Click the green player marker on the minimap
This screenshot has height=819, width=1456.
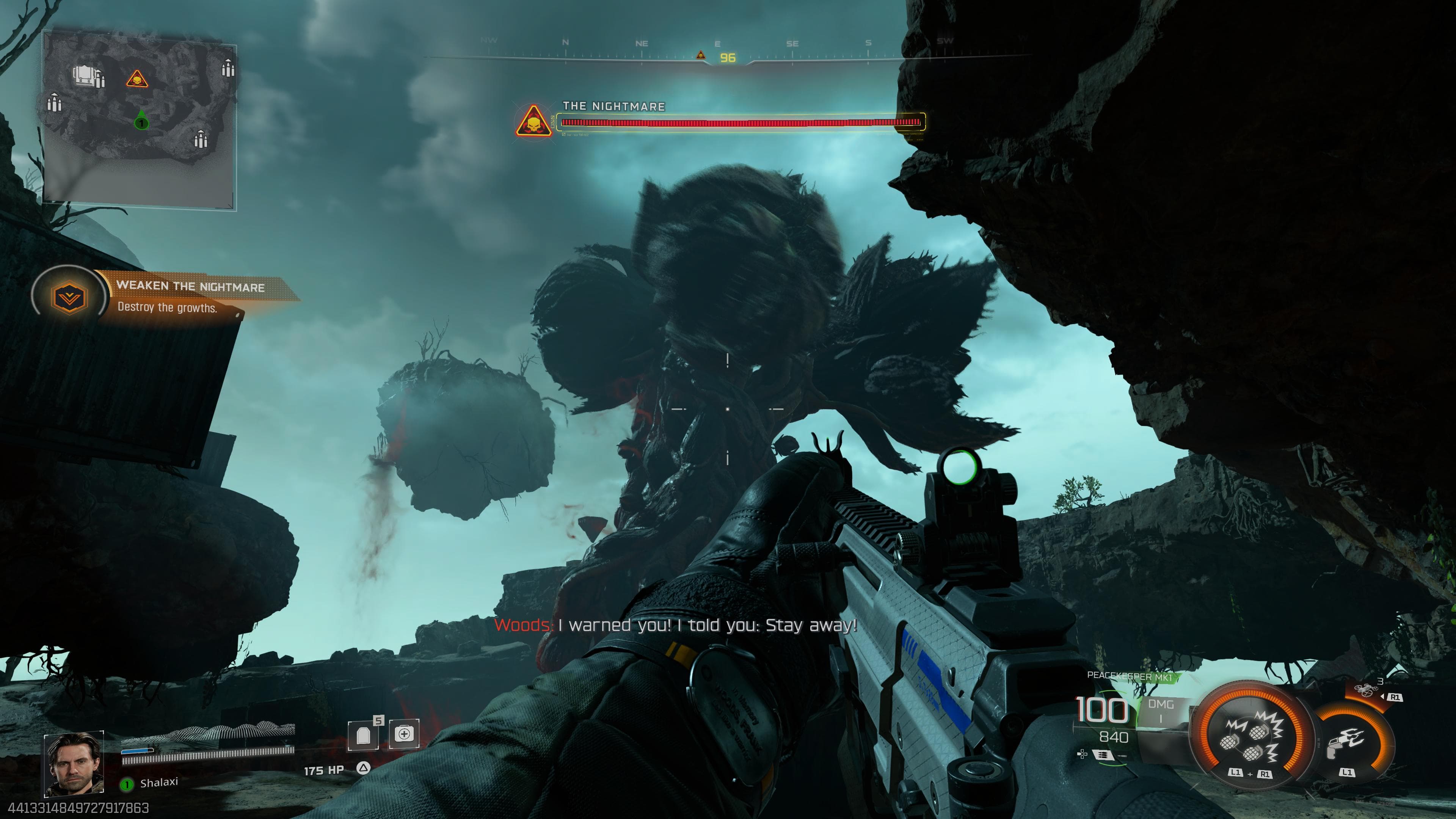(141, 121)
